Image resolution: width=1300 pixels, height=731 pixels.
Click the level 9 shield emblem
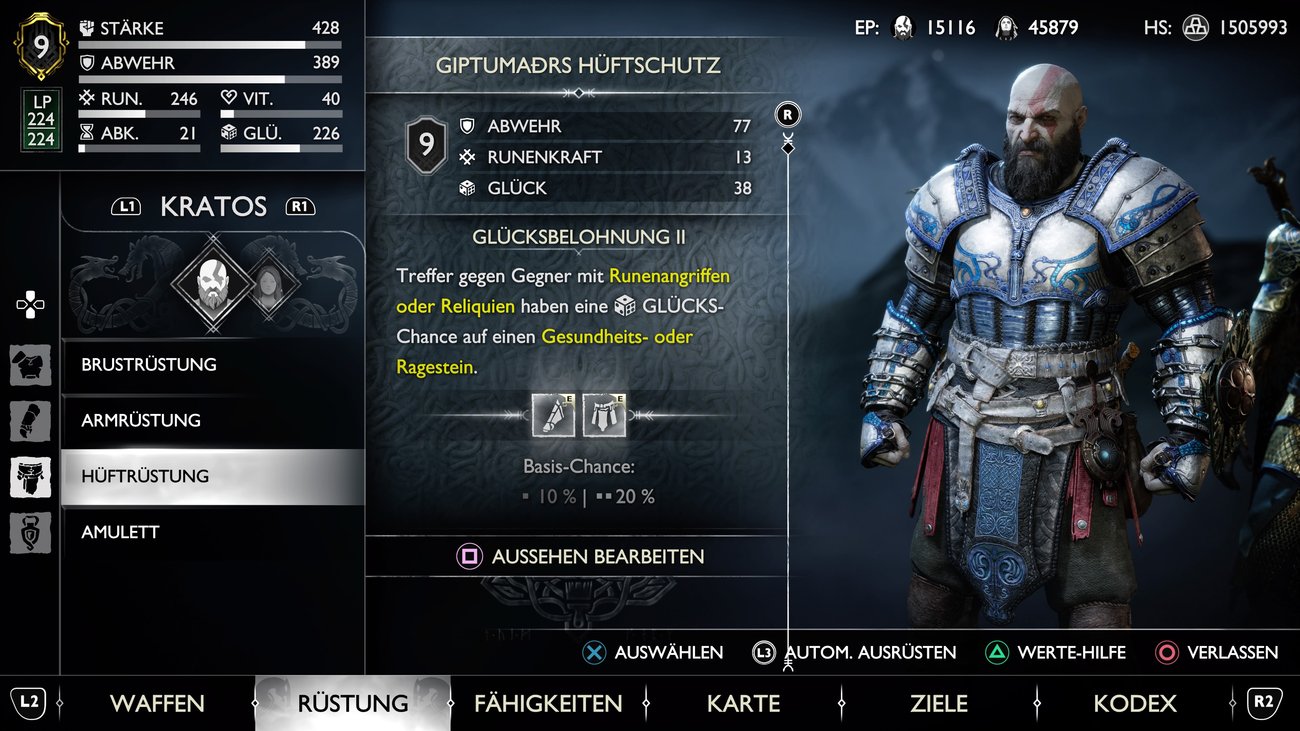[x=40, y=45]
